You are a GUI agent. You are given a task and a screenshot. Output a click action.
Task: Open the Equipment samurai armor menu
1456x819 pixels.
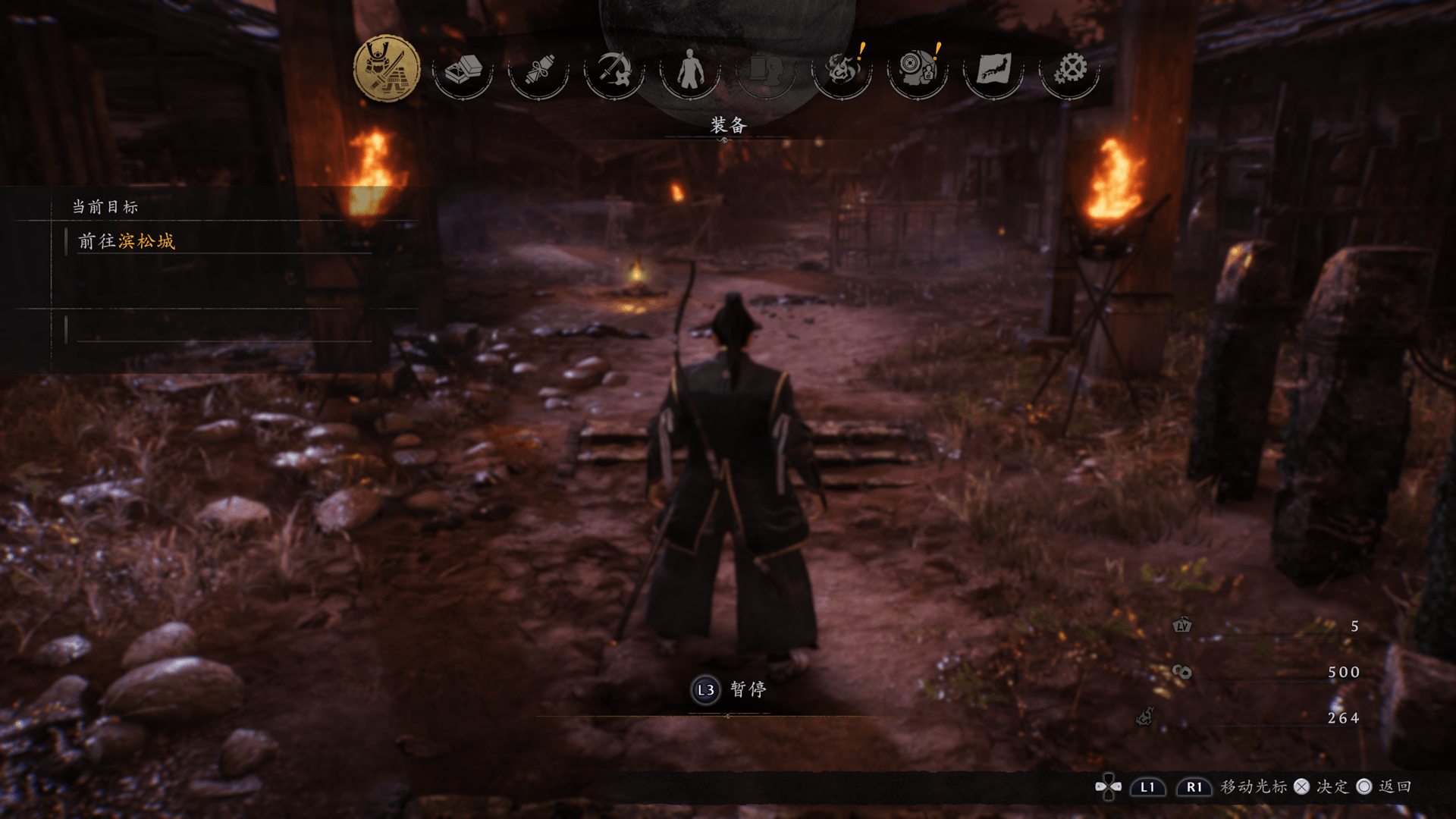[x=387, y=69]
